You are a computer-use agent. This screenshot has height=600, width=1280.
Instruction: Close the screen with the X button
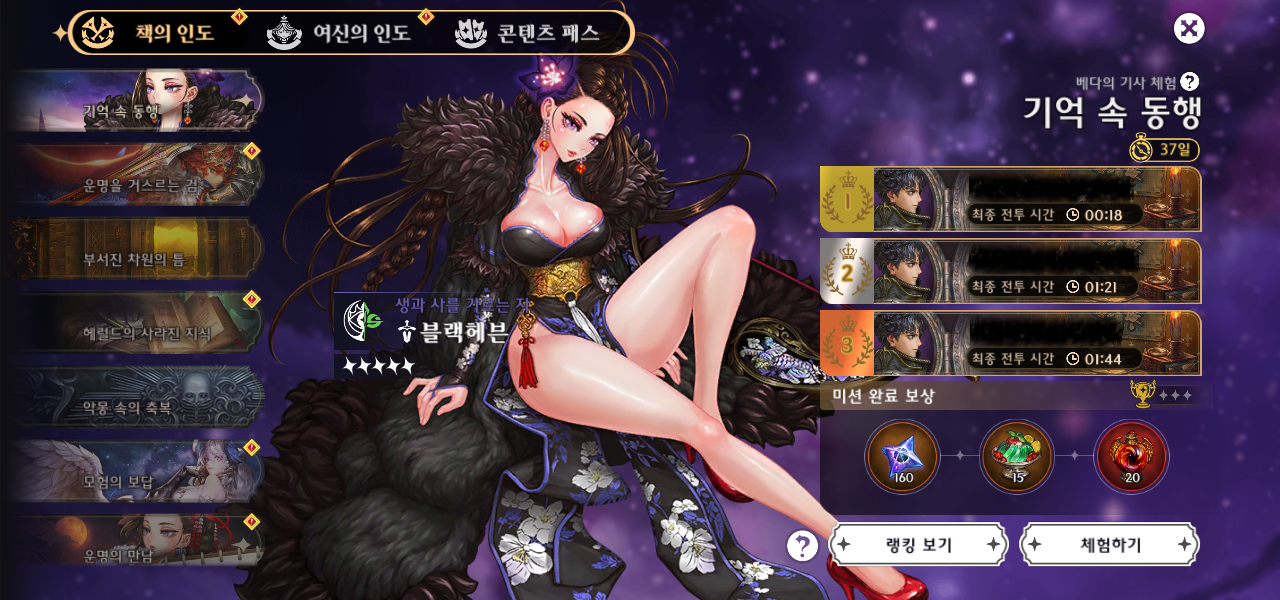(1189, 28)
